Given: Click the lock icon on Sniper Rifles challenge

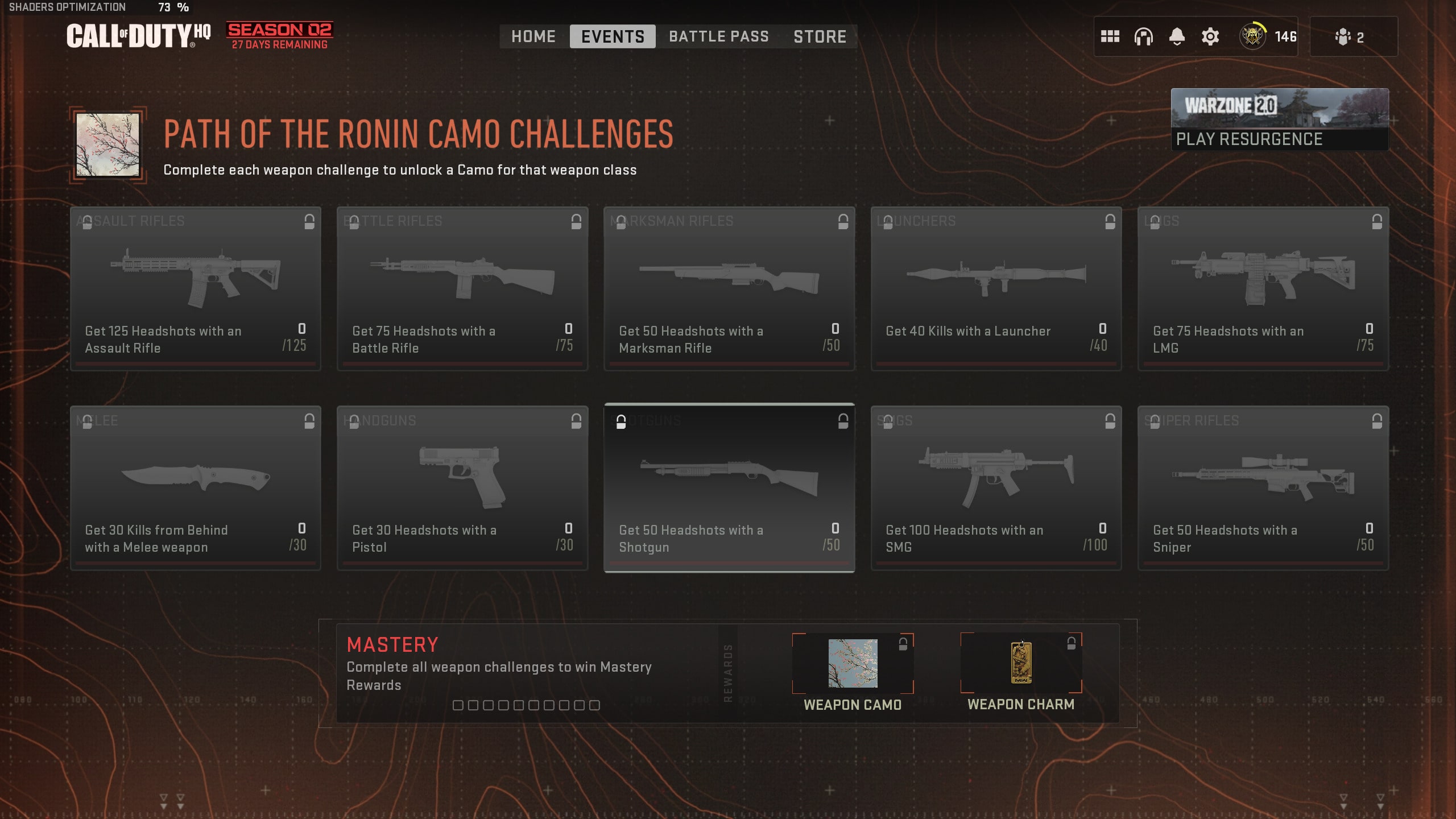Looking at the screenshot, I should coord(1378,421).
